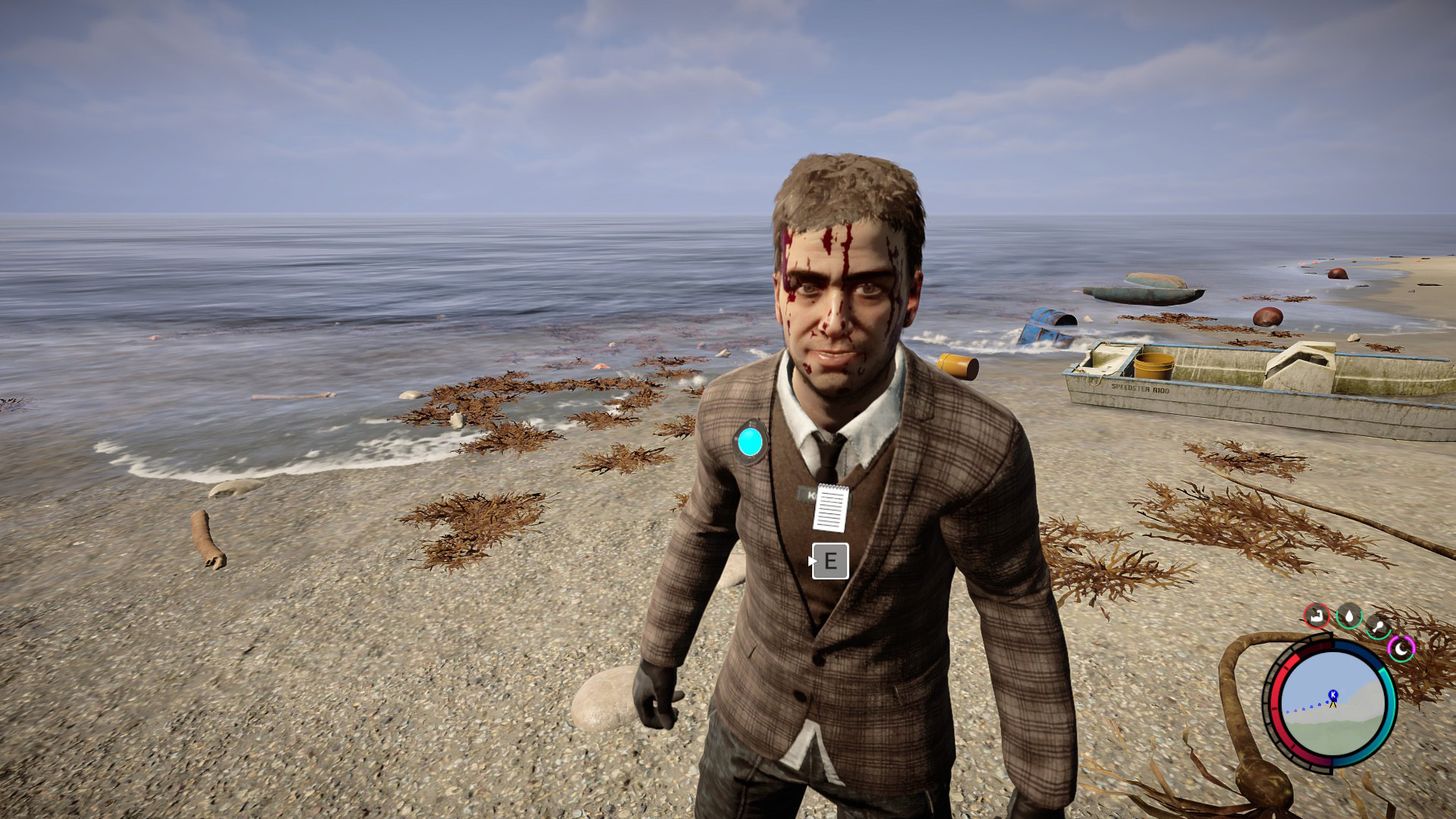Click the water droplet hydration icon
The width and height of the screenshot is (1456, 819).
(x=1350, y=617)
